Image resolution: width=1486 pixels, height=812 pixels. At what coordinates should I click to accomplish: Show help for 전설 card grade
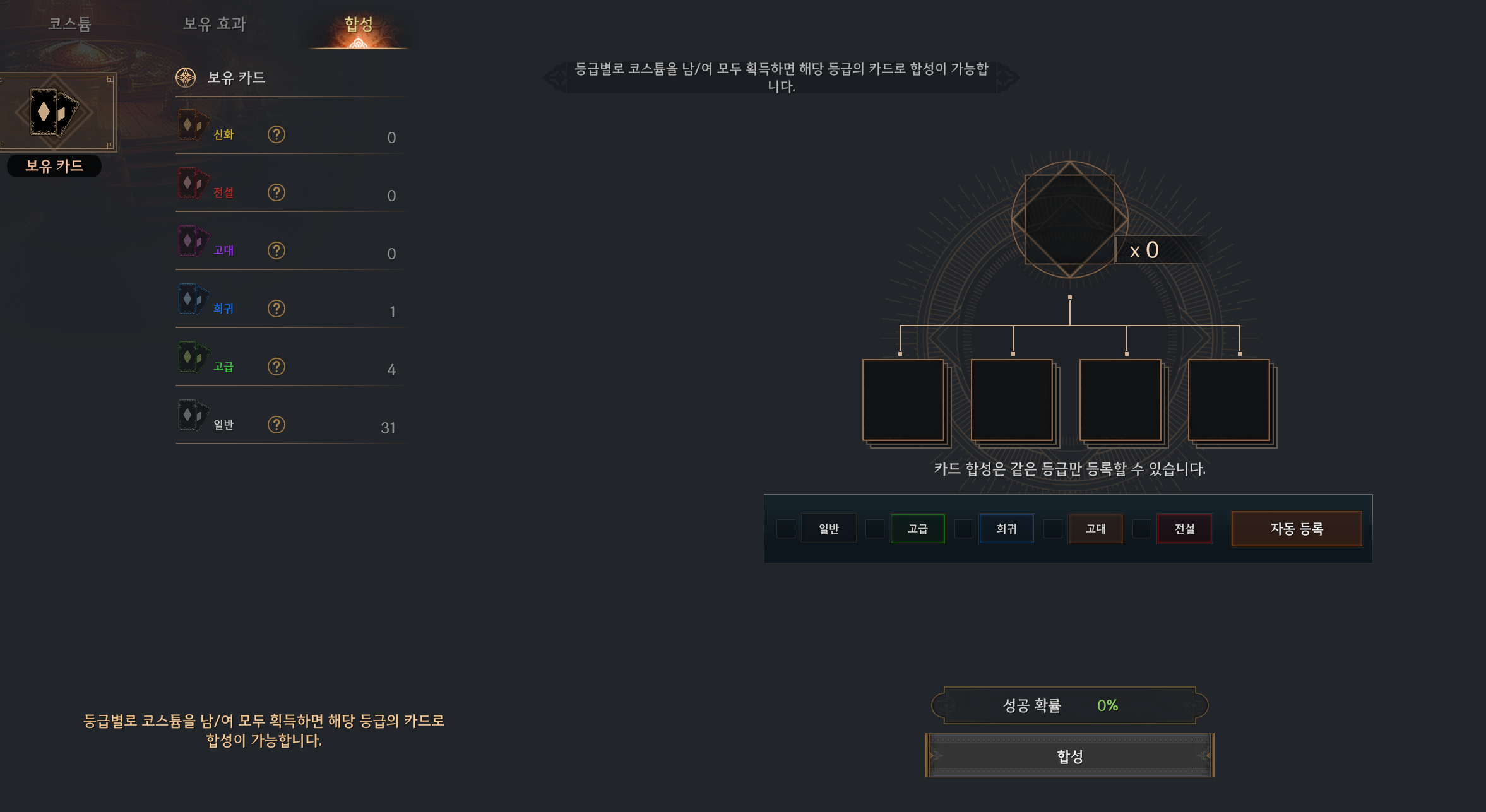[x=276, y=192]
